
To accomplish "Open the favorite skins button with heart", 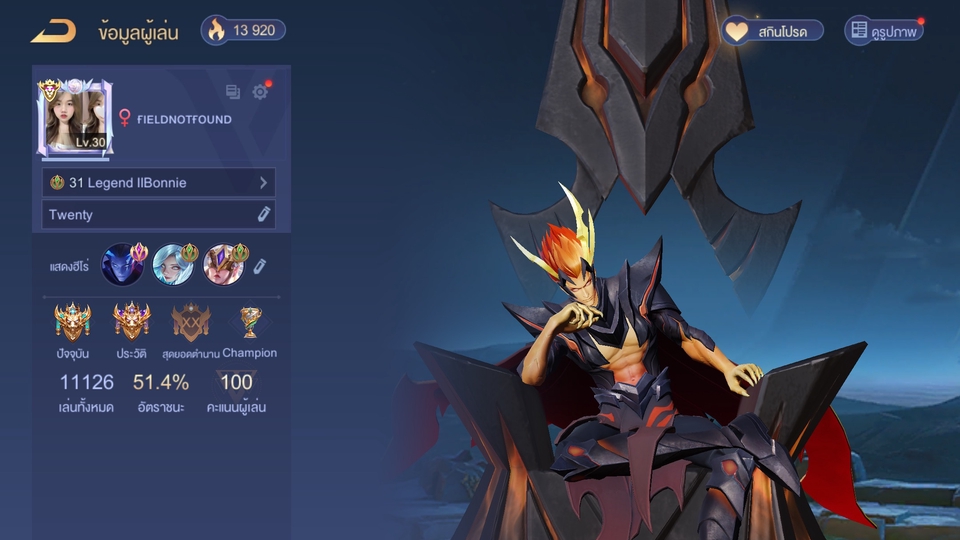I will [773, 31].
